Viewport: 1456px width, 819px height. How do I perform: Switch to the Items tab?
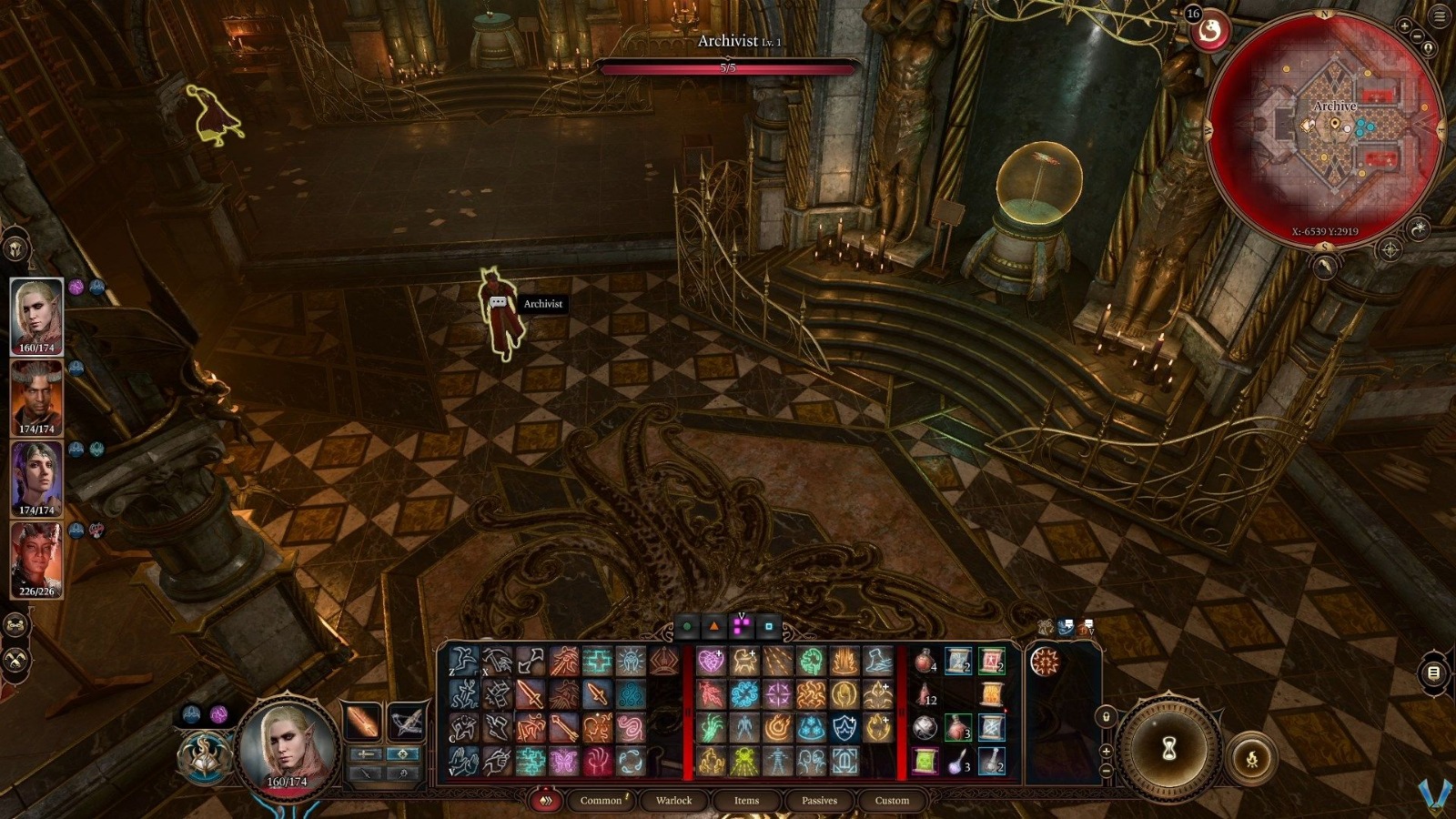tap(745, 802)
